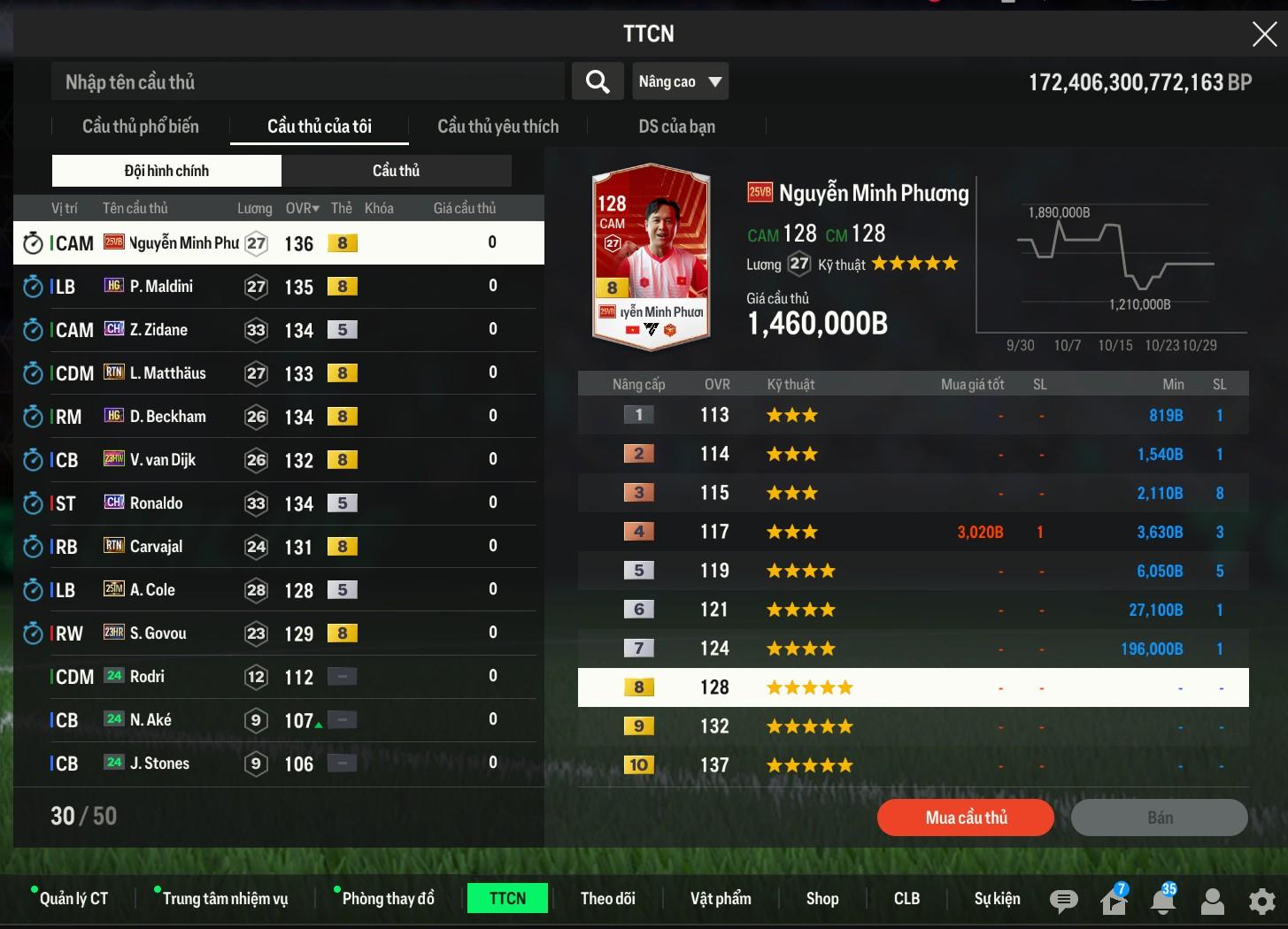Switch to Cầu thủ yêu thích tab
Screen dimensions: 1288x929
point(497,127)
